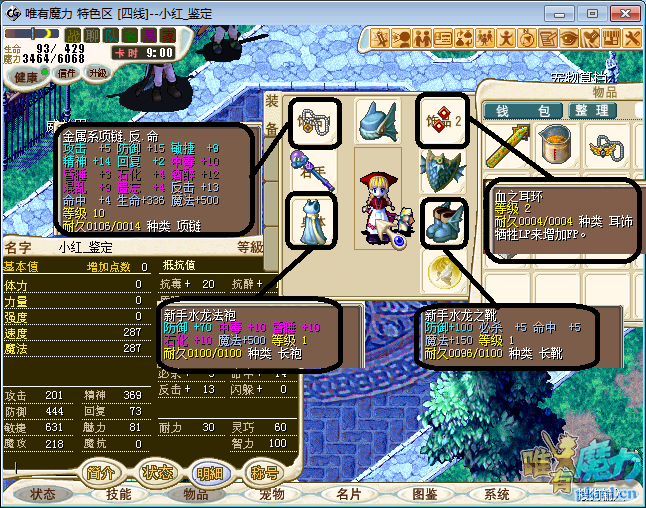Screen dimensions: 646x508
Task: Click the 健康 (Health) status button
Action: [x=27, y=77]
